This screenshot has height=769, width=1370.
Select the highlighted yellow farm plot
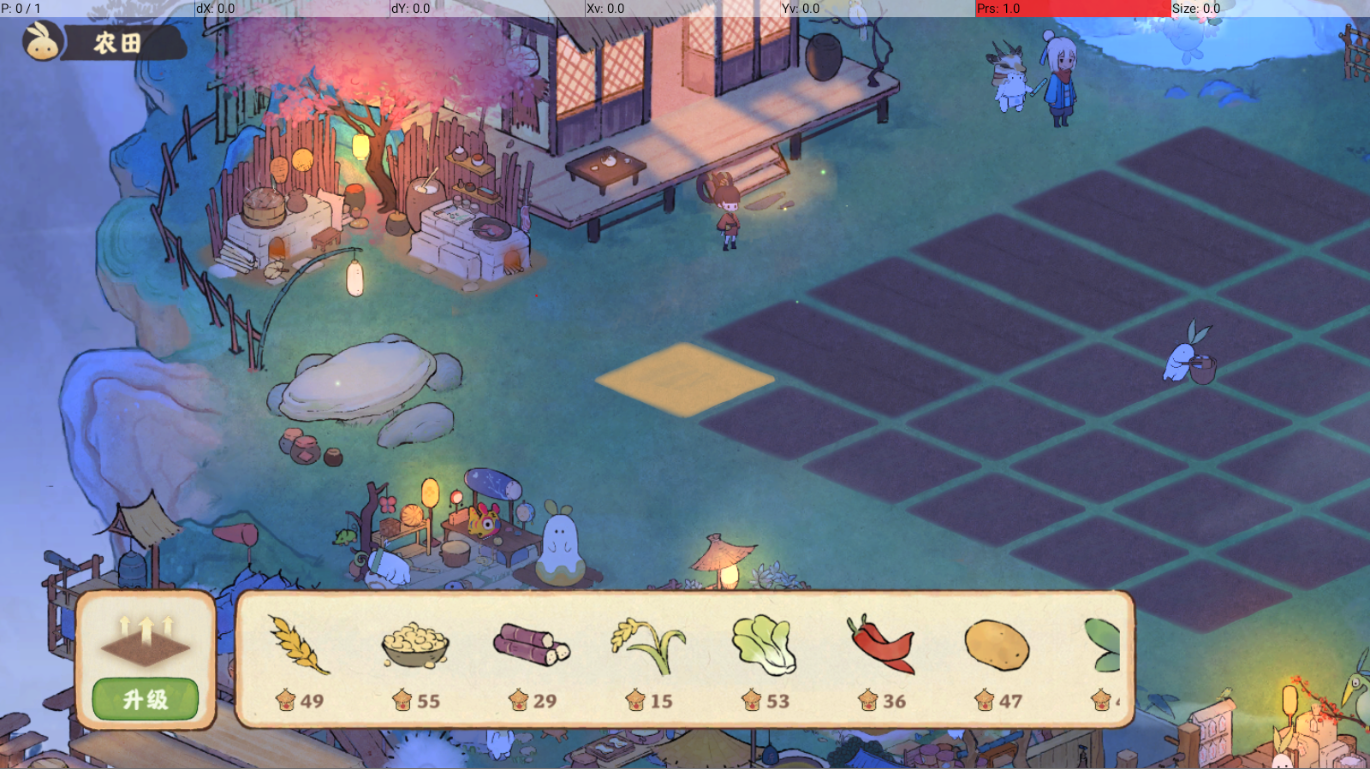pyautogui.click(x=685, y=379)
